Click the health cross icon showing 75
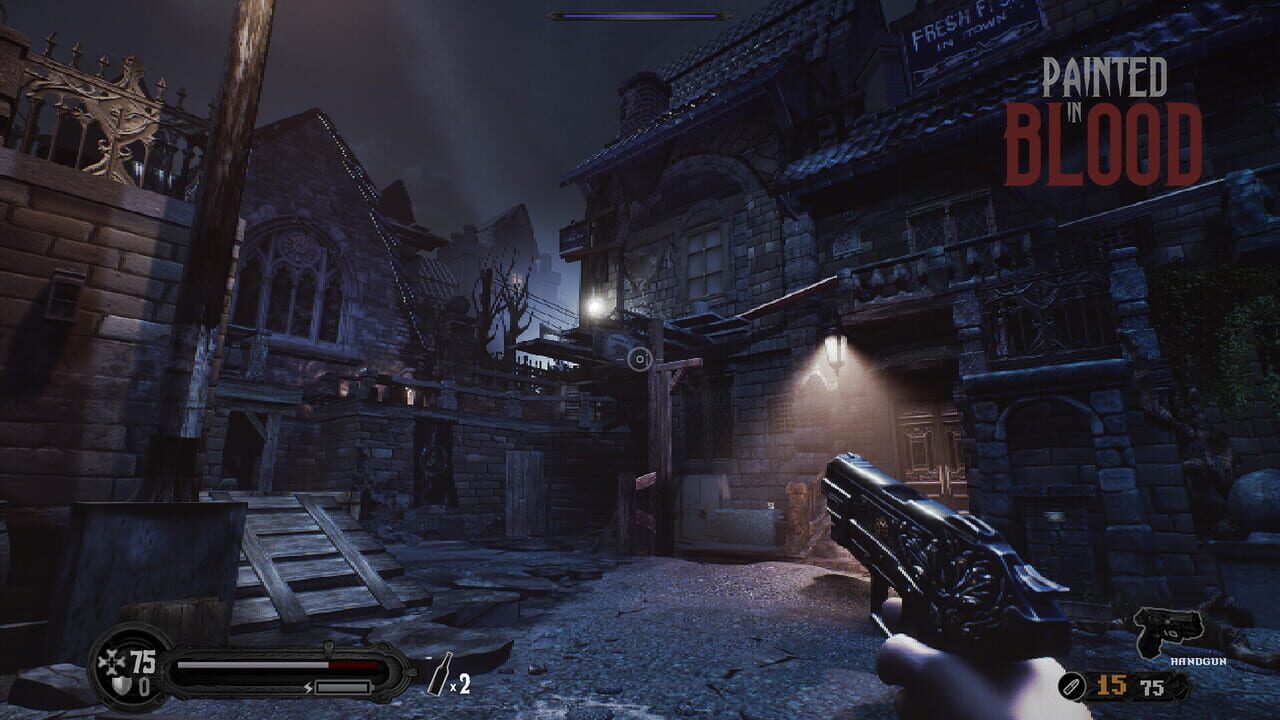 pyautogui.click(x=113, y=659)
